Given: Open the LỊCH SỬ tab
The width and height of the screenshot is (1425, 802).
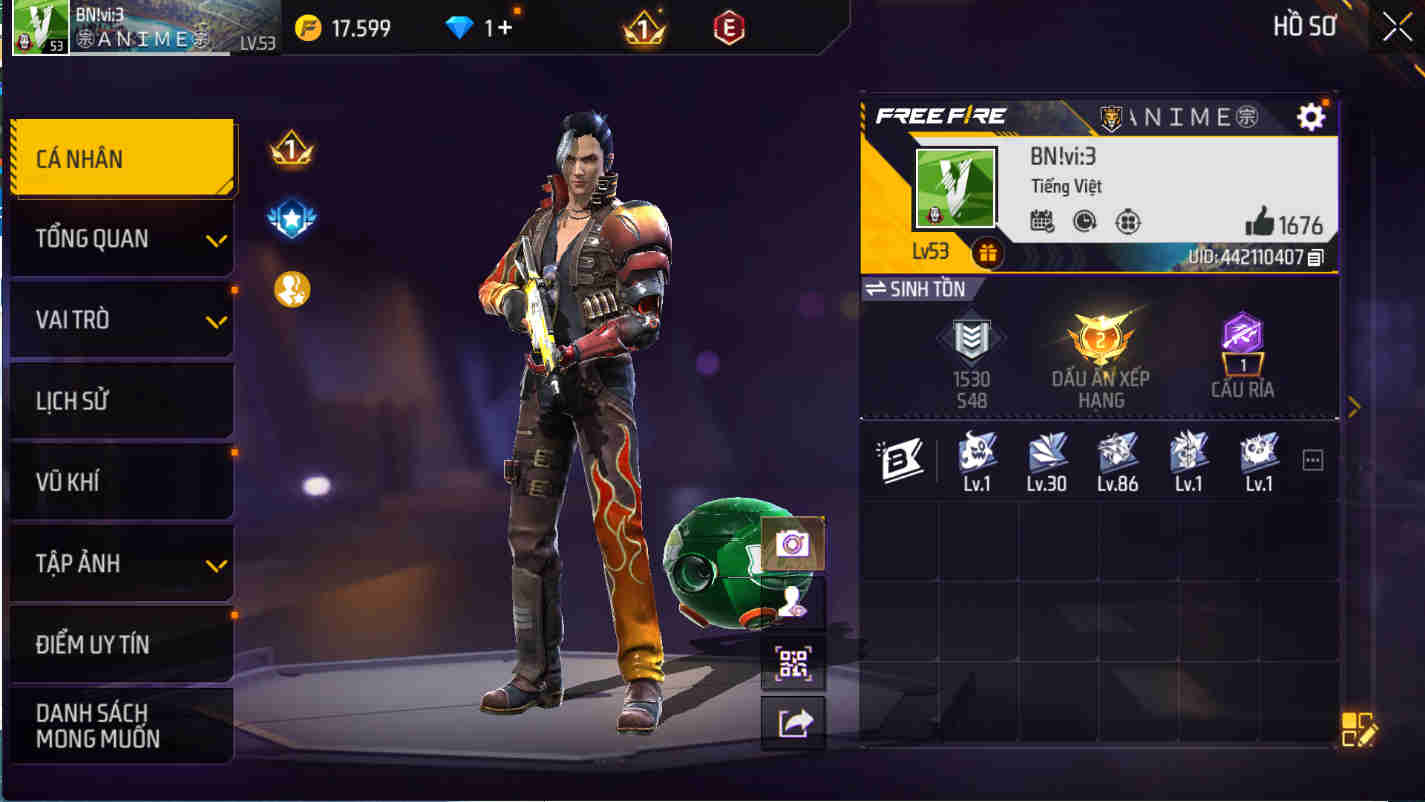Looking at the screenshot, I should [120, 401].
